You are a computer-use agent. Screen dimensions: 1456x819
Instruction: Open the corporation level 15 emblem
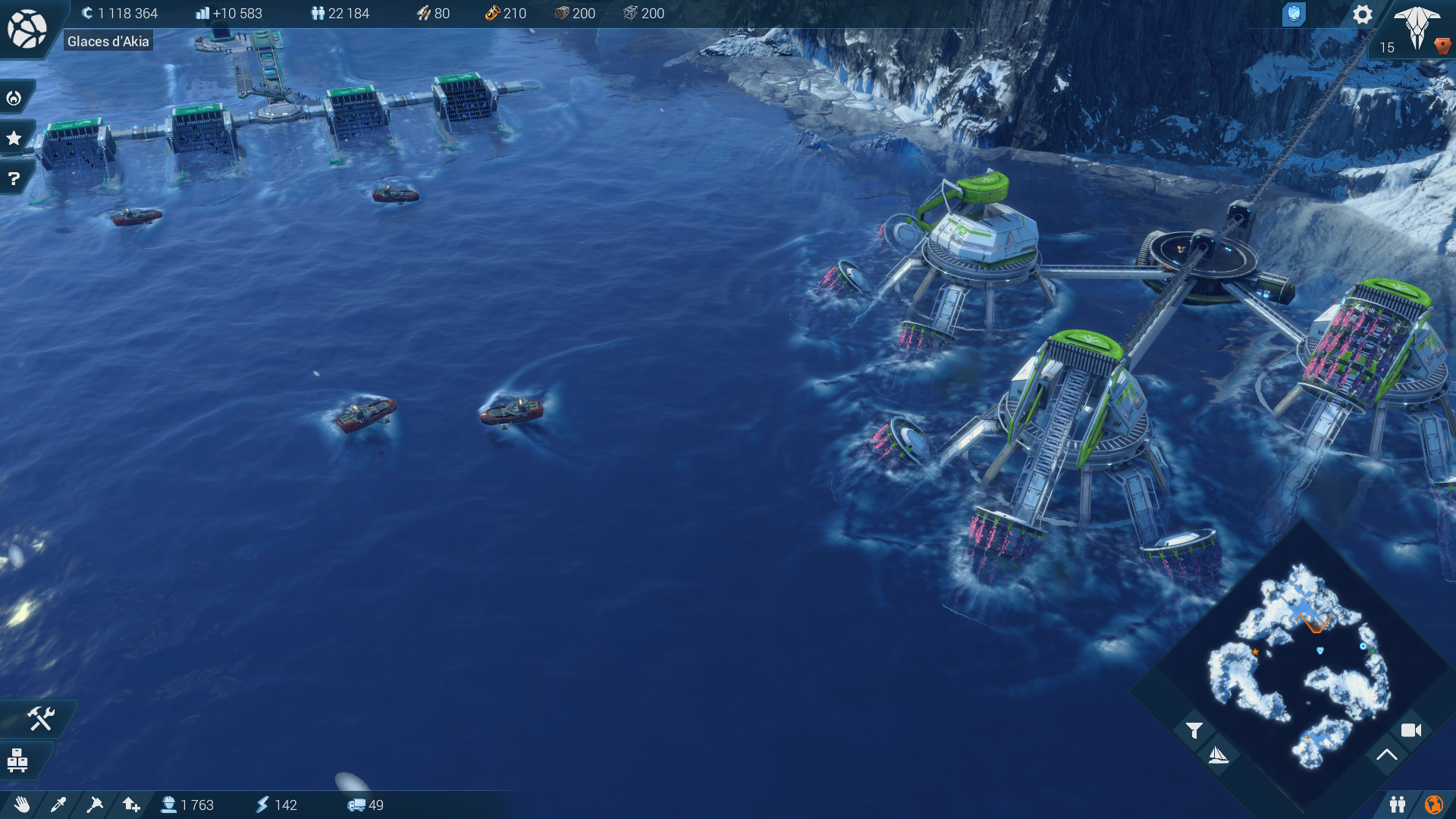coord(1417,29)
